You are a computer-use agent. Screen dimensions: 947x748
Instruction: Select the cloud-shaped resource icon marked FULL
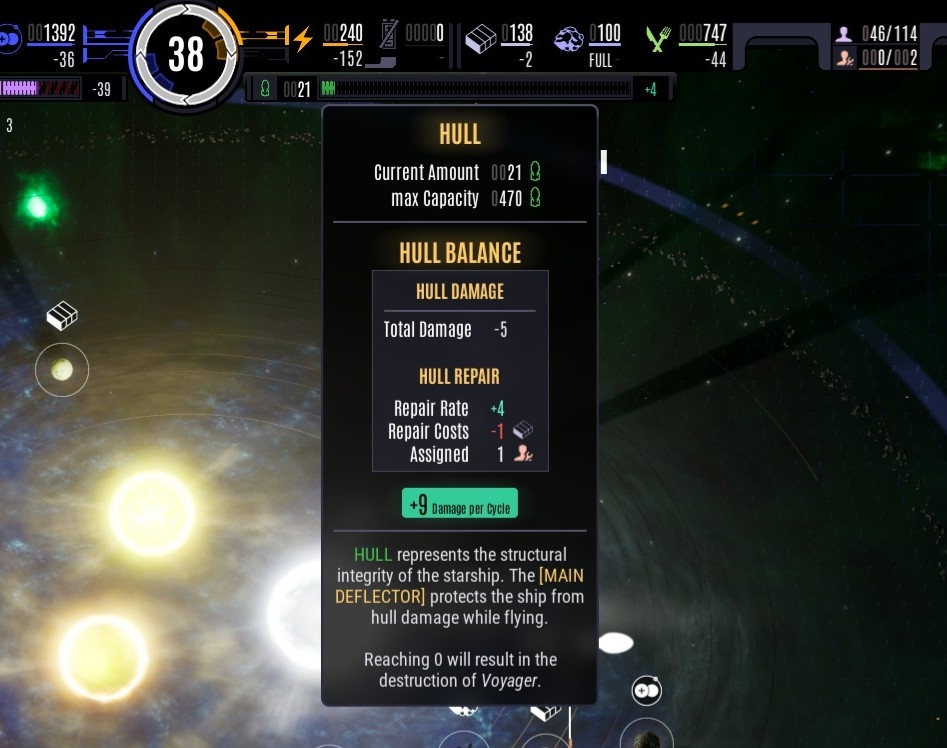[x=568, y=40]
